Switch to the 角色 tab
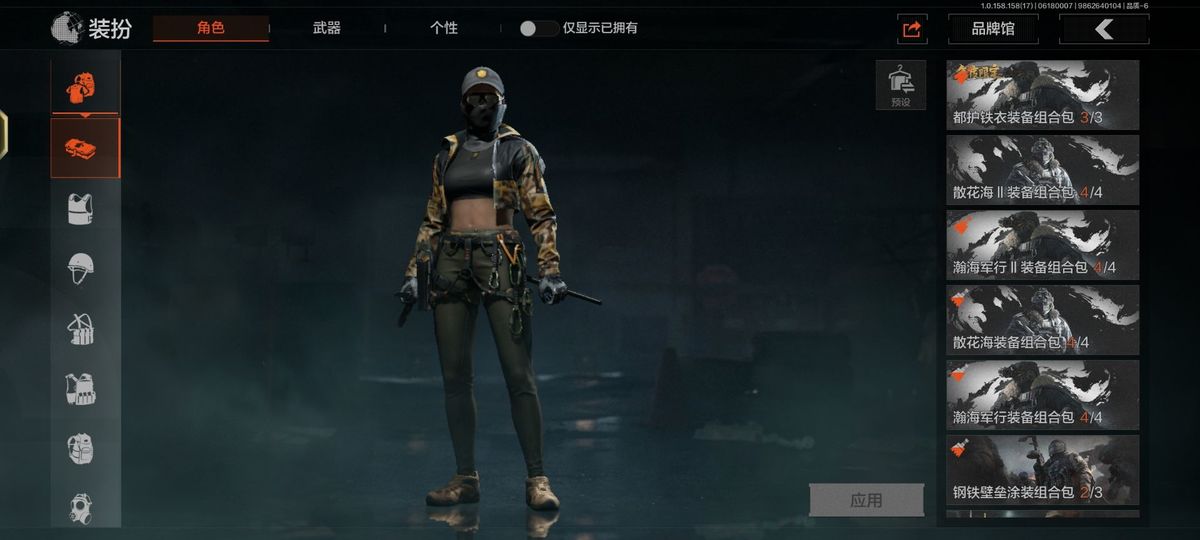 211,28
